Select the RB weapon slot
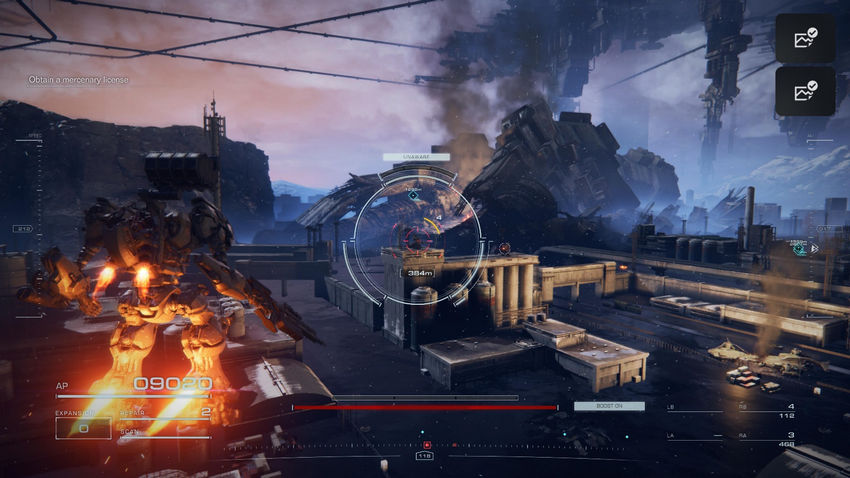 coord(770,406)
